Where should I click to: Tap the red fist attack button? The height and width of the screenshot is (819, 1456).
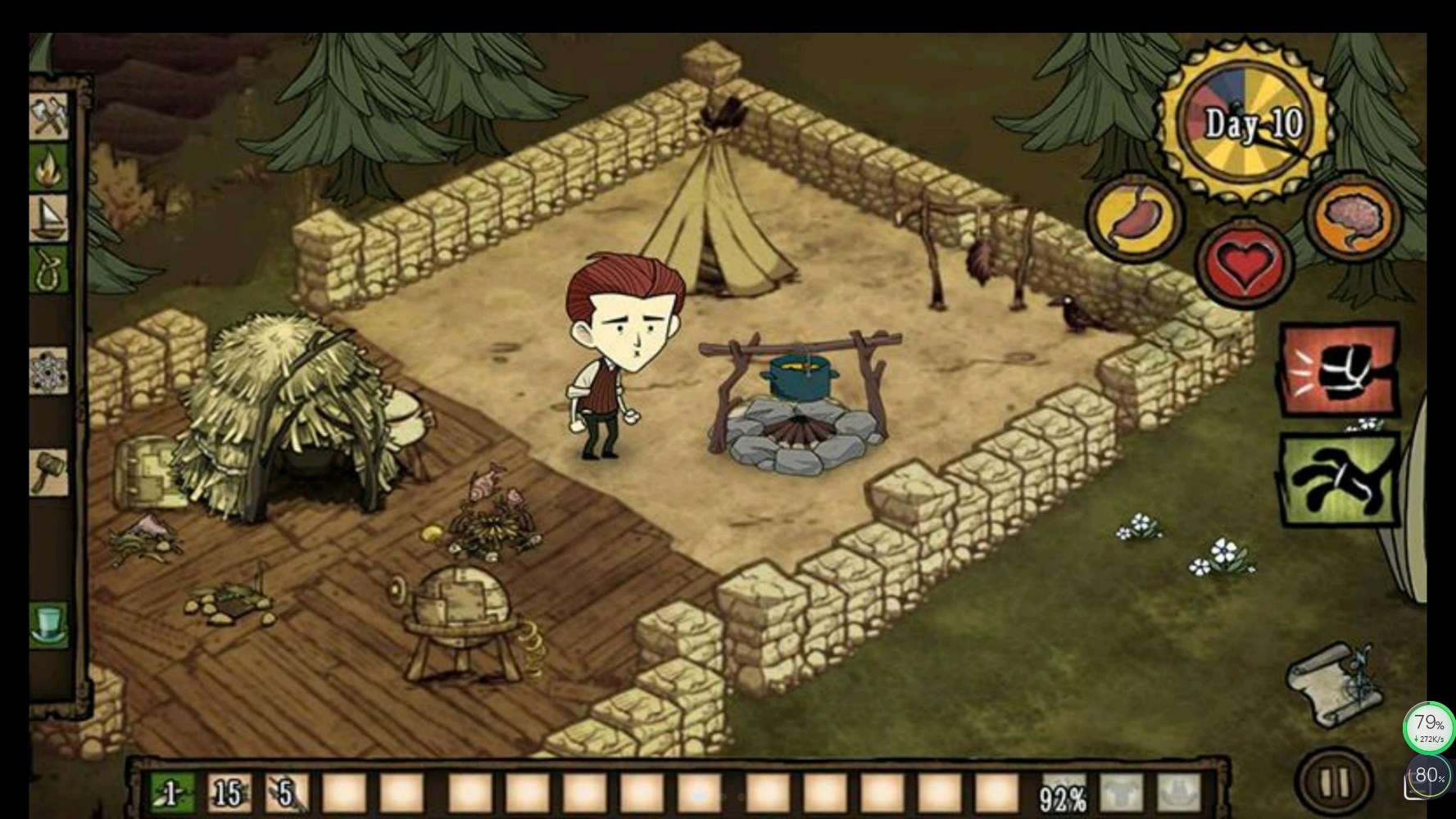(1339, 369)
